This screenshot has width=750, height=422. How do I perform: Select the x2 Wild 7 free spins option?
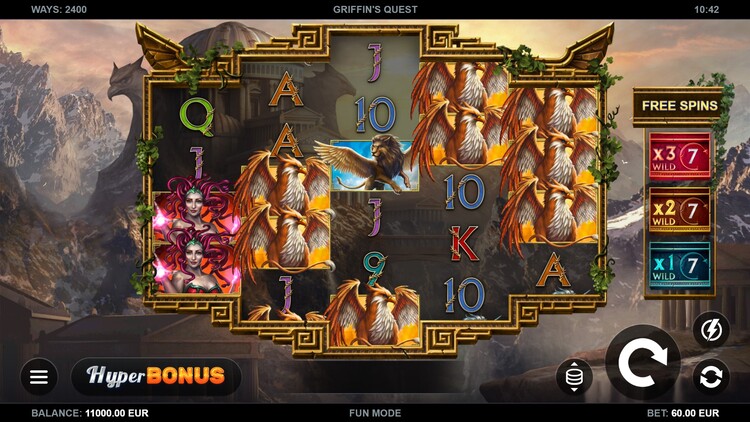(x=680, y=210)
